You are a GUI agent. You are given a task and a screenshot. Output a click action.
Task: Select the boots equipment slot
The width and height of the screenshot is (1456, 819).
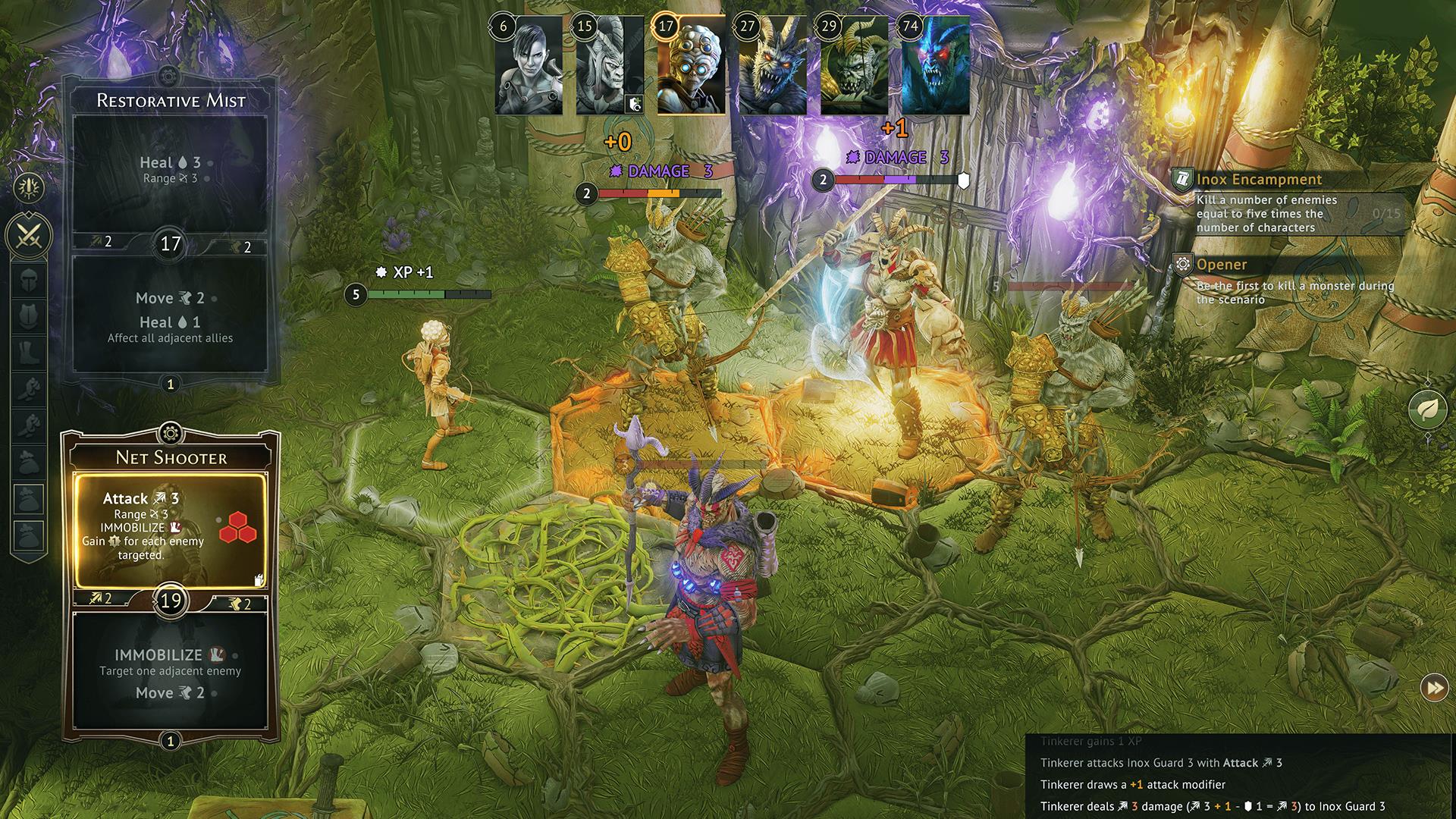click(x=29, y=352)
